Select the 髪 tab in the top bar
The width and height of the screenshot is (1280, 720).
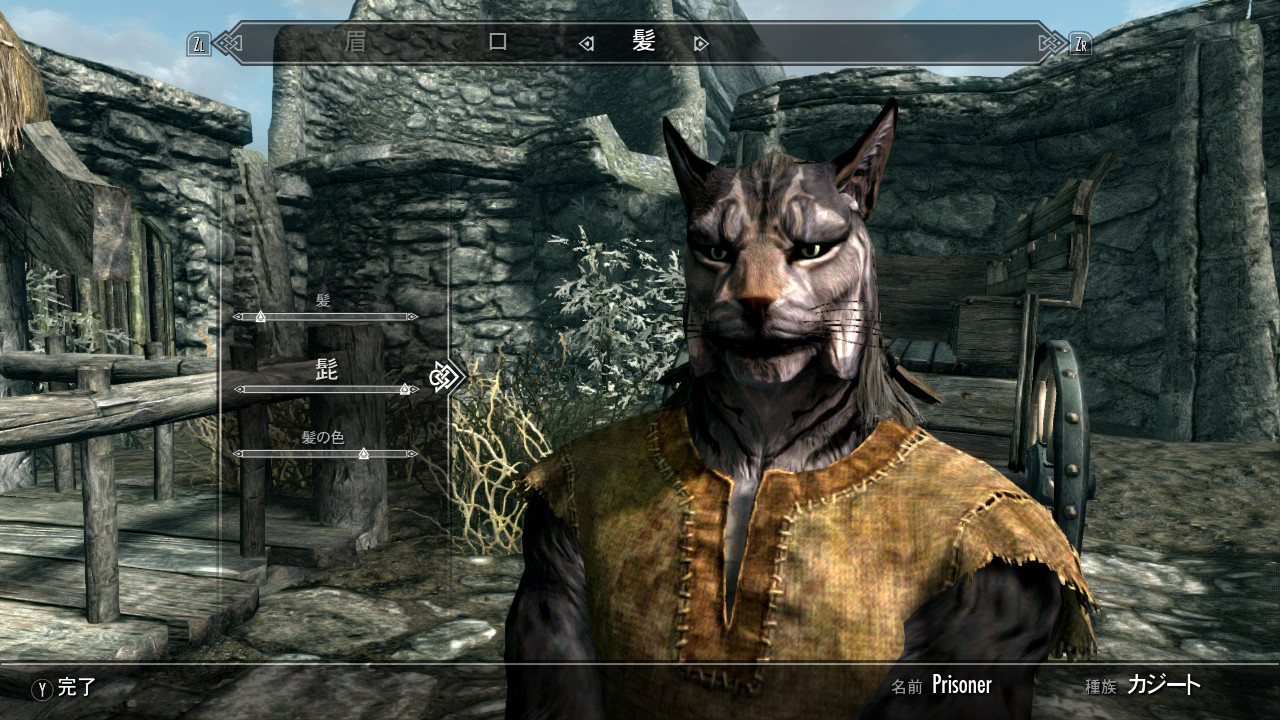click(x=644, y=42)
